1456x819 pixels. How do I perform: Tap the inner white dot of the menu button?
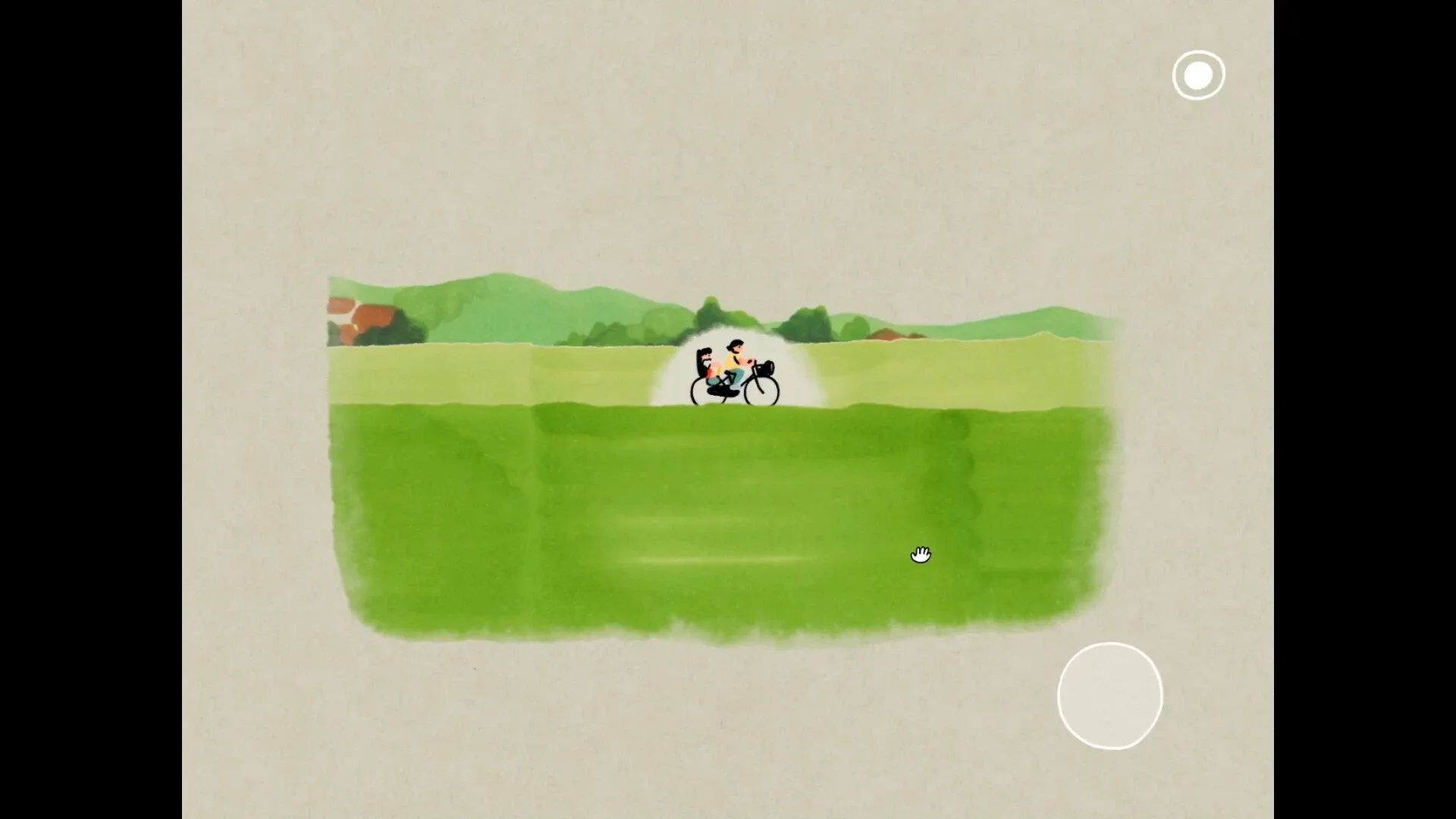click(x=1197, y=74)
